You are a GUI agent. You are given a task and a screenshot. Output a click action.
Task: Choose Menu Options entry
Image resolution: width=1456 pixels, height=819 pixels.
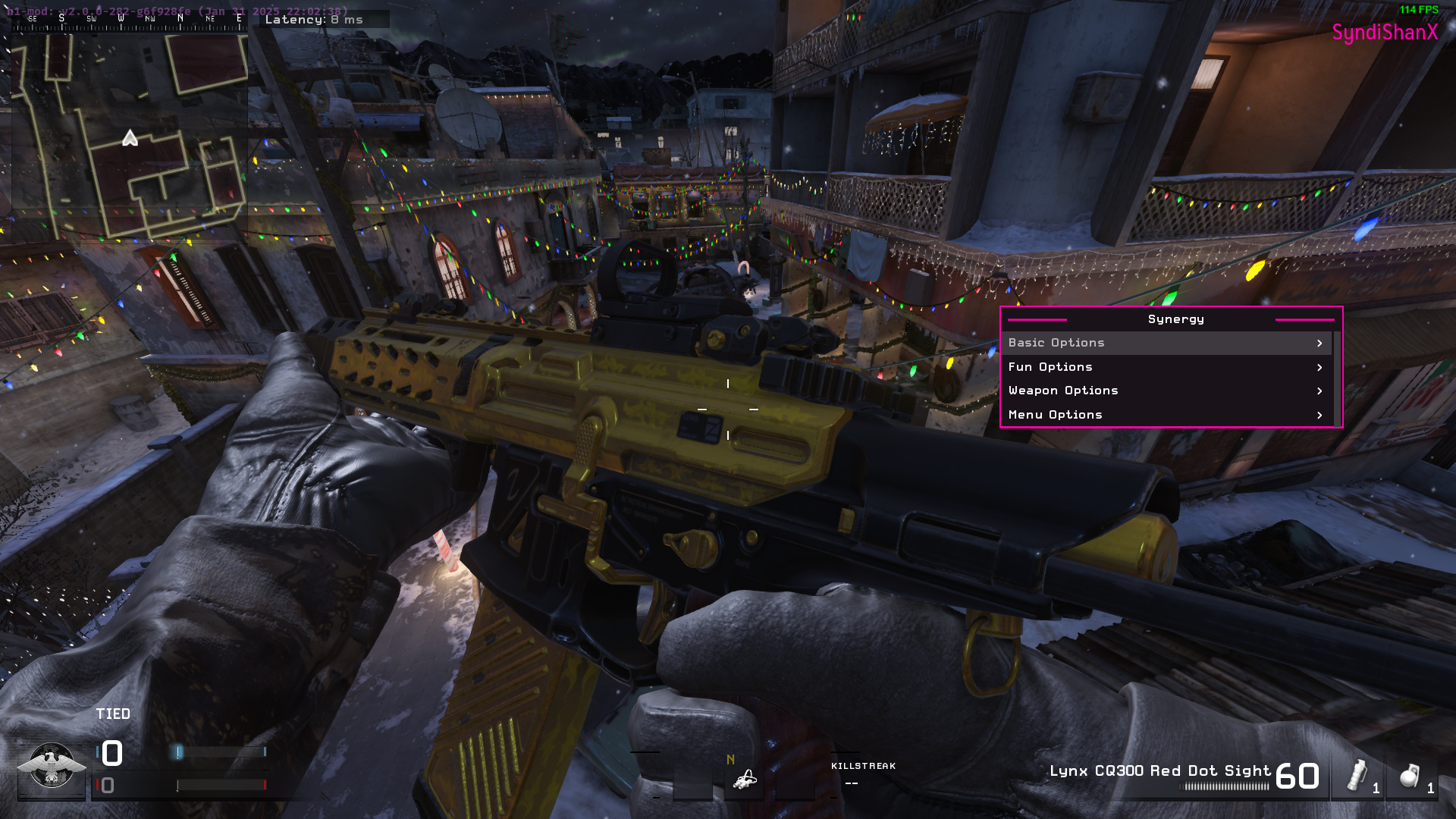click(1166, 415)
